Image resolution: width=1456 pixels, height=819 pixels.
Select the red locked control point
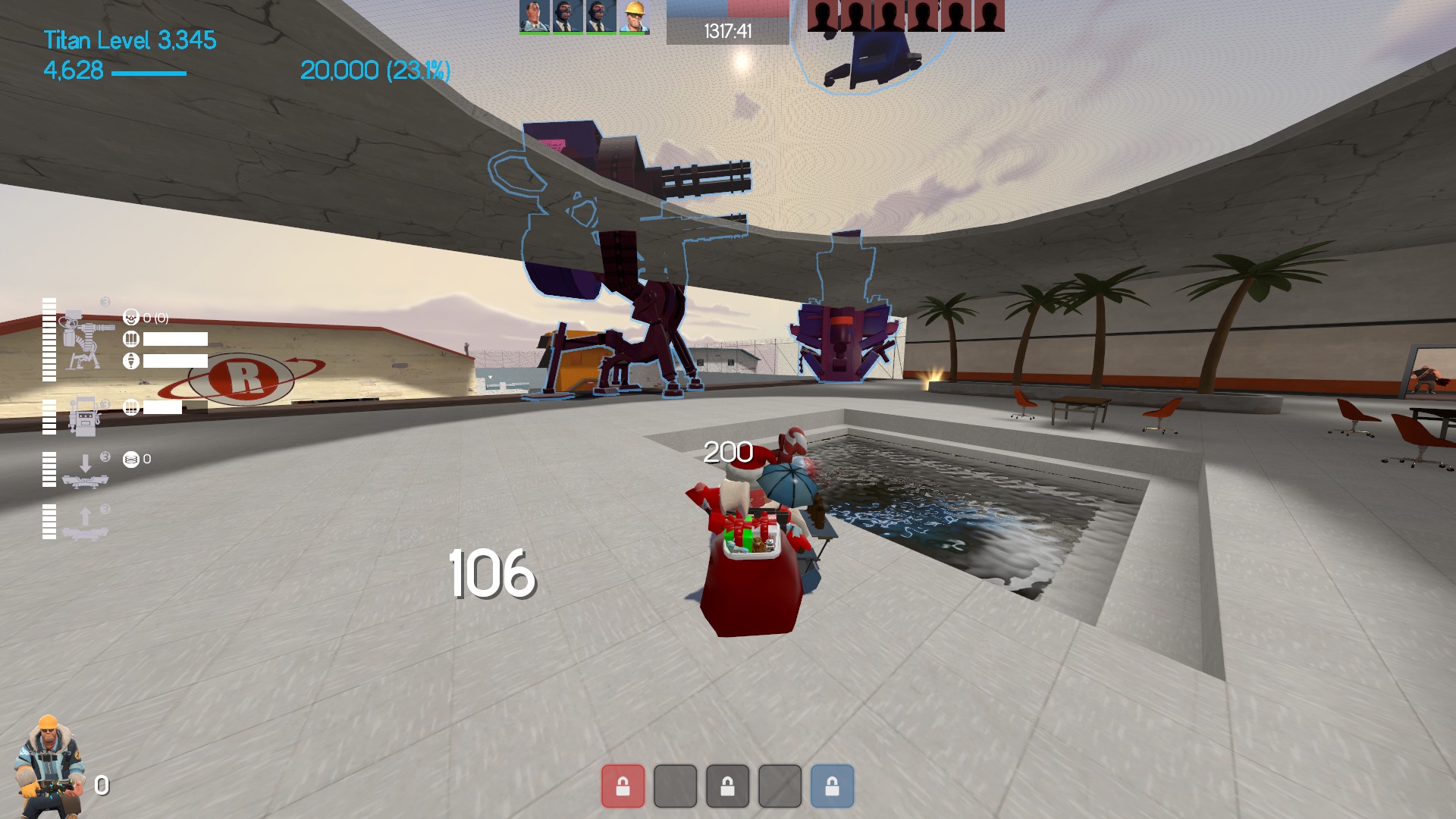point(623,786)
